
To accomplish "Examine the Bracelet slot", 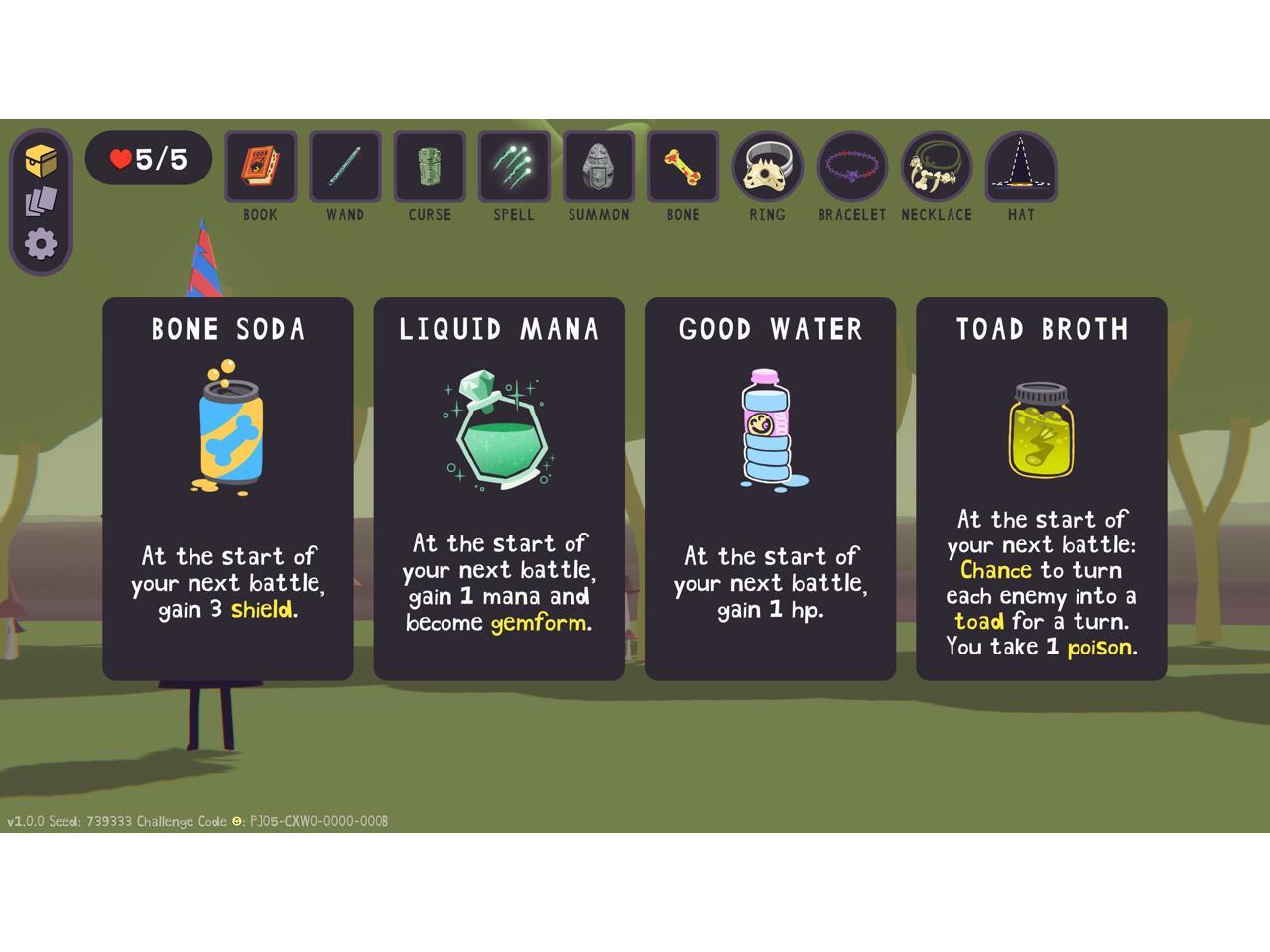I will [851, 166].
